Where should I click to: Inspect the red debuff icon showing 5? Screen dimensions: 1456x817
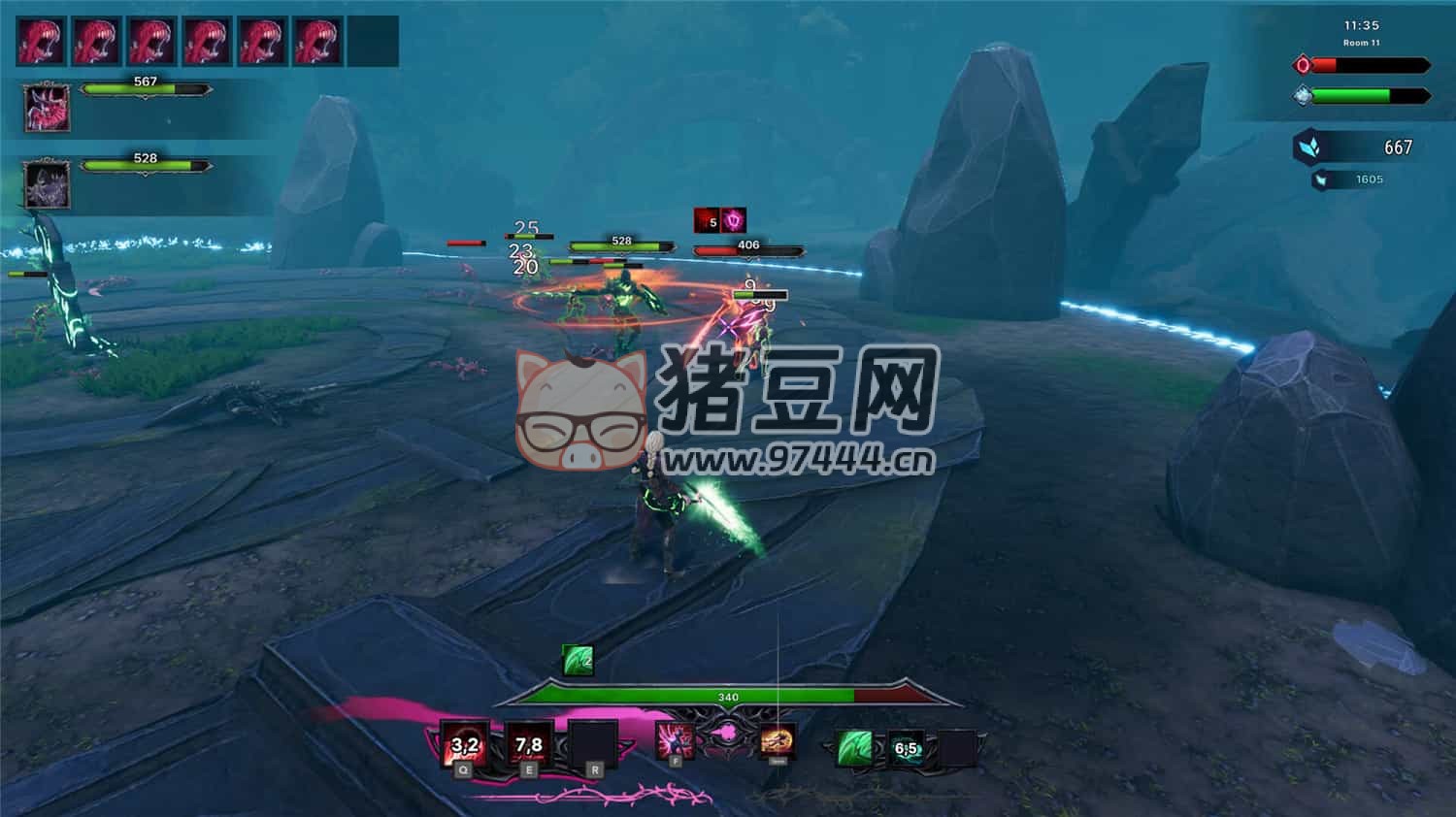[707, 221]
